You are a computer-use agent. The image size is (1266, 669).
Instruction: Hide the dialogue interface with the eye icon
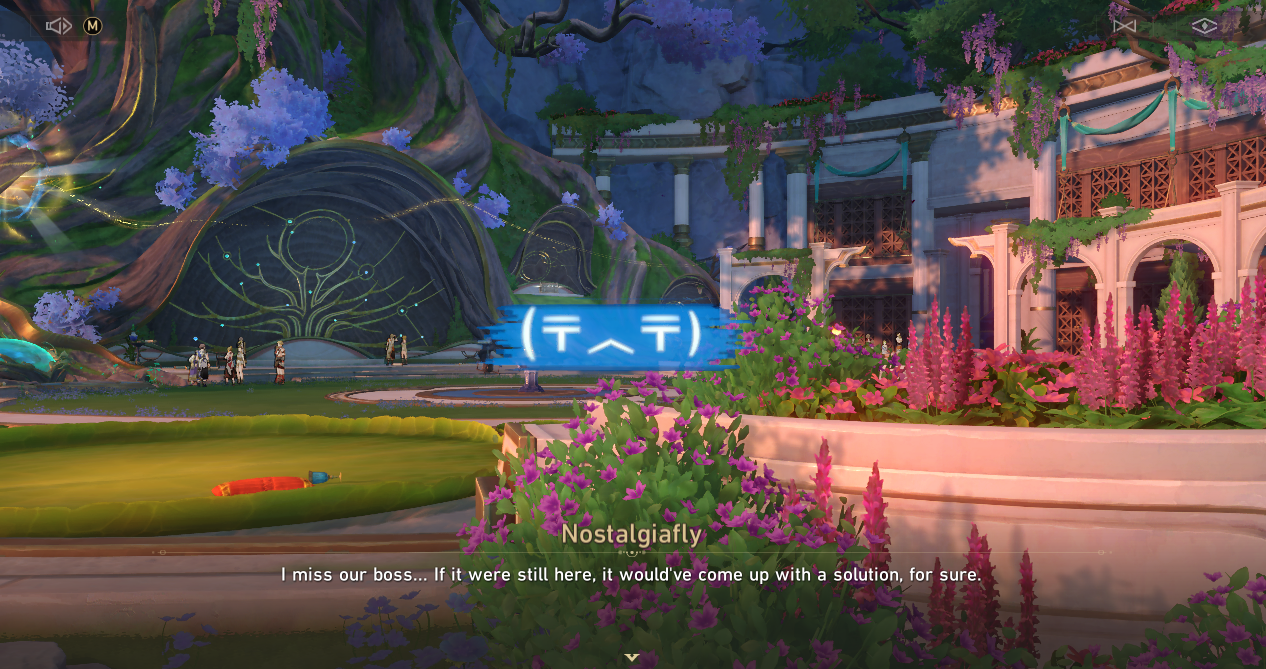point(1204,26)
